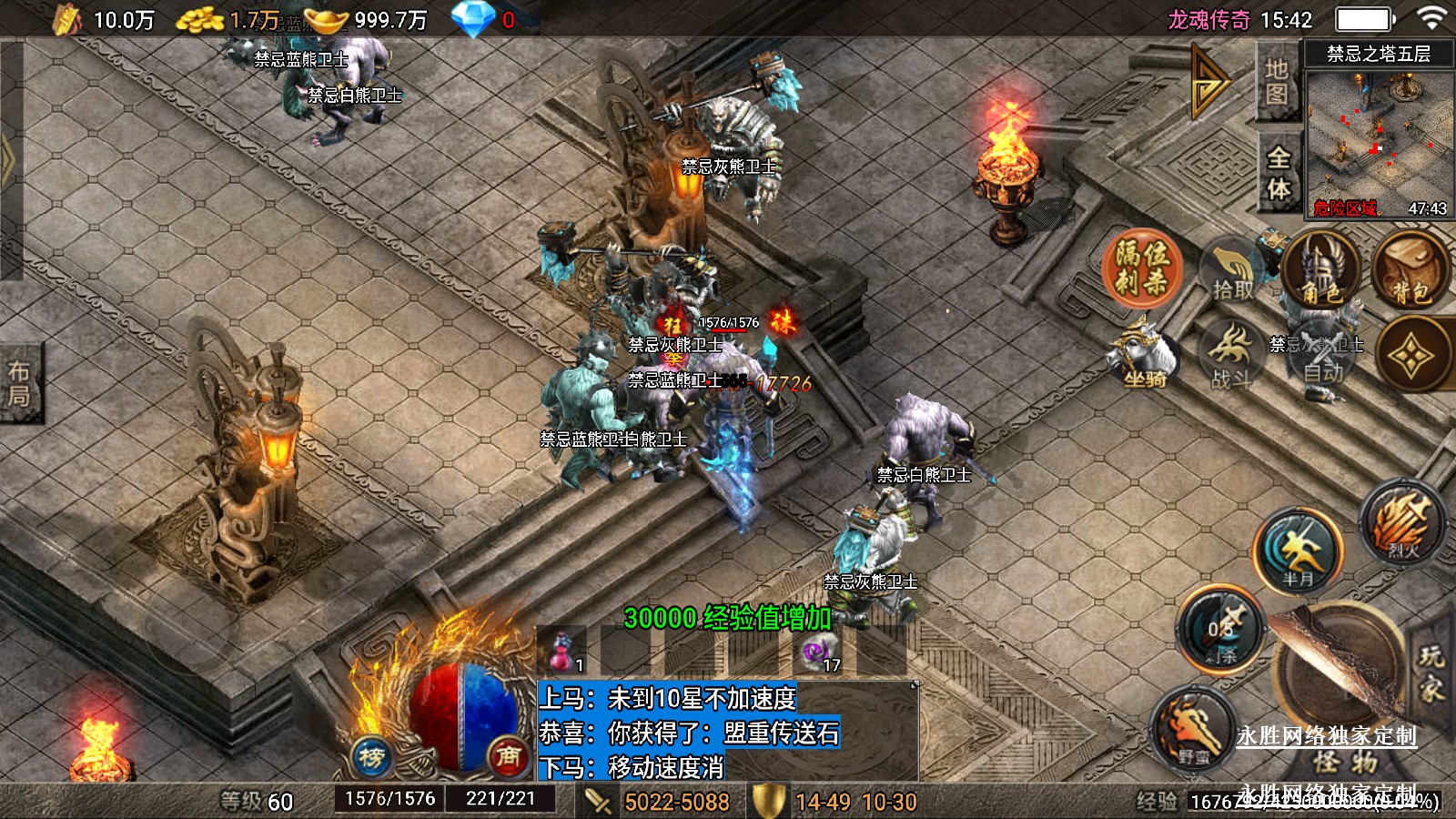Expand the 布局 layout panel
Image resolution: width=1456 pixels, height=819 pixels.
(x=19, y=383)
